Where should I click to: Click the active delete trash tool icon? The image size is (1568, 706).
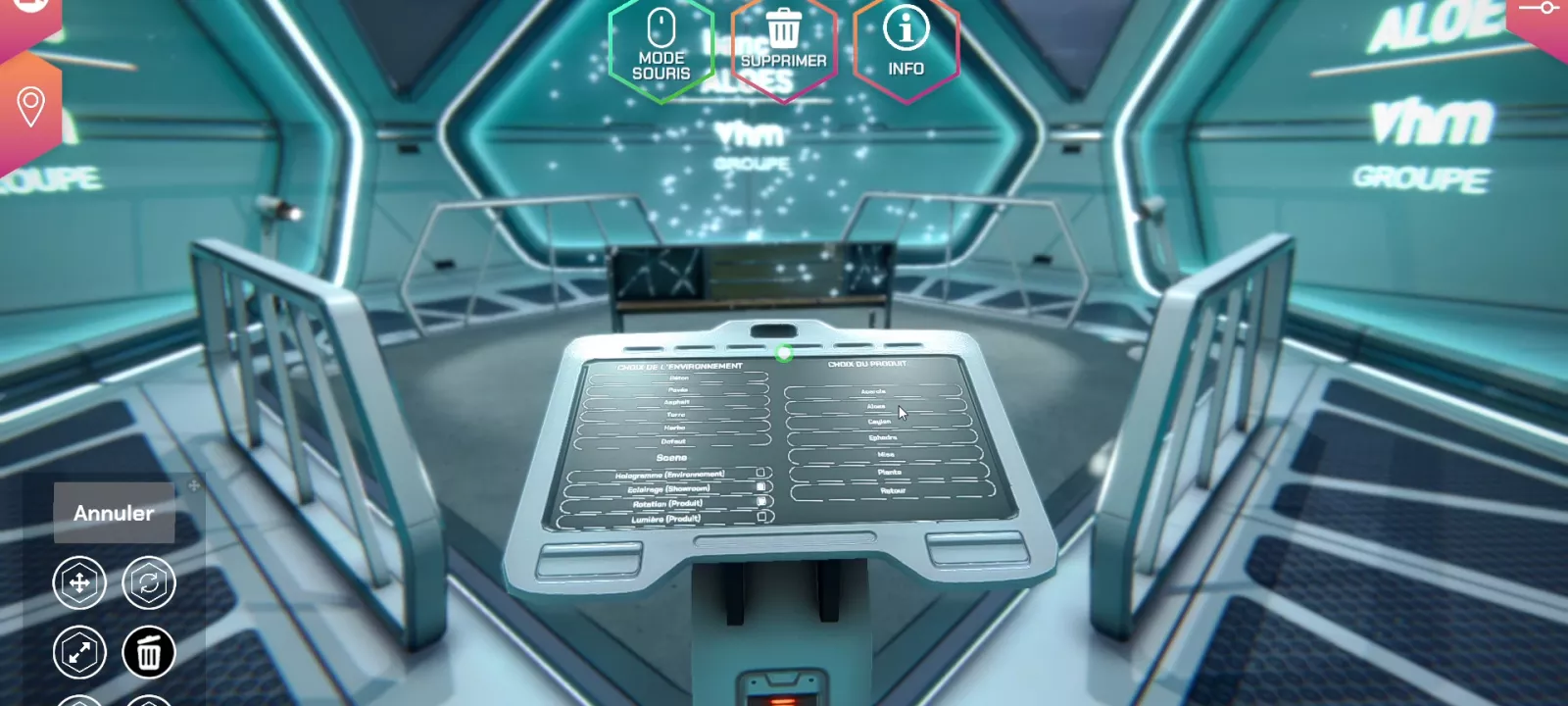tap(149, 652)
